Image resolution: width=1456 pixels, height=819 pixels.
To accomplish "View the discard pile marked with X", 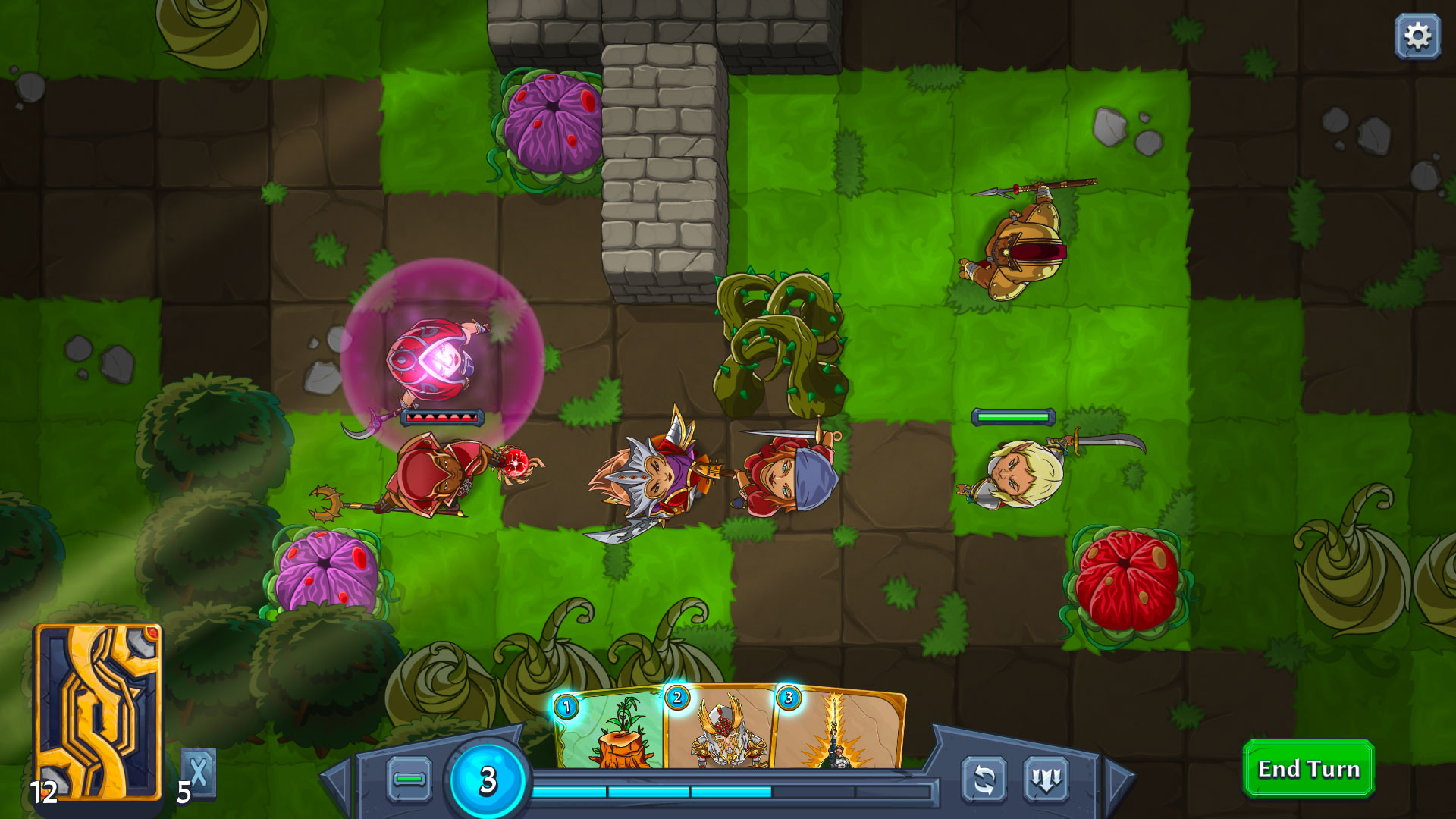I will (198, 773).
